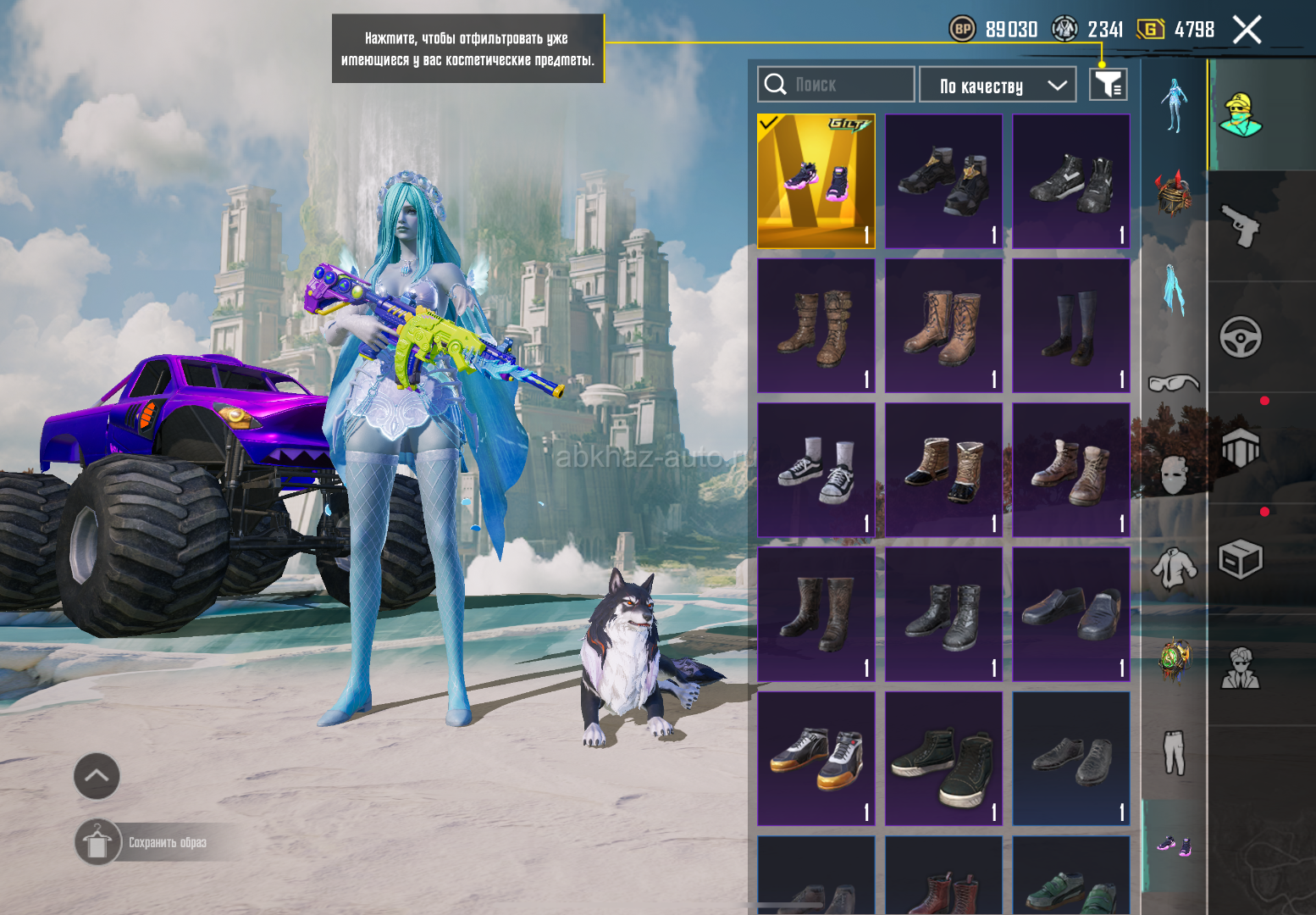Choose the white jacket slot in the outfit column
This screenshot has height=915, width=1316.
1174,568
